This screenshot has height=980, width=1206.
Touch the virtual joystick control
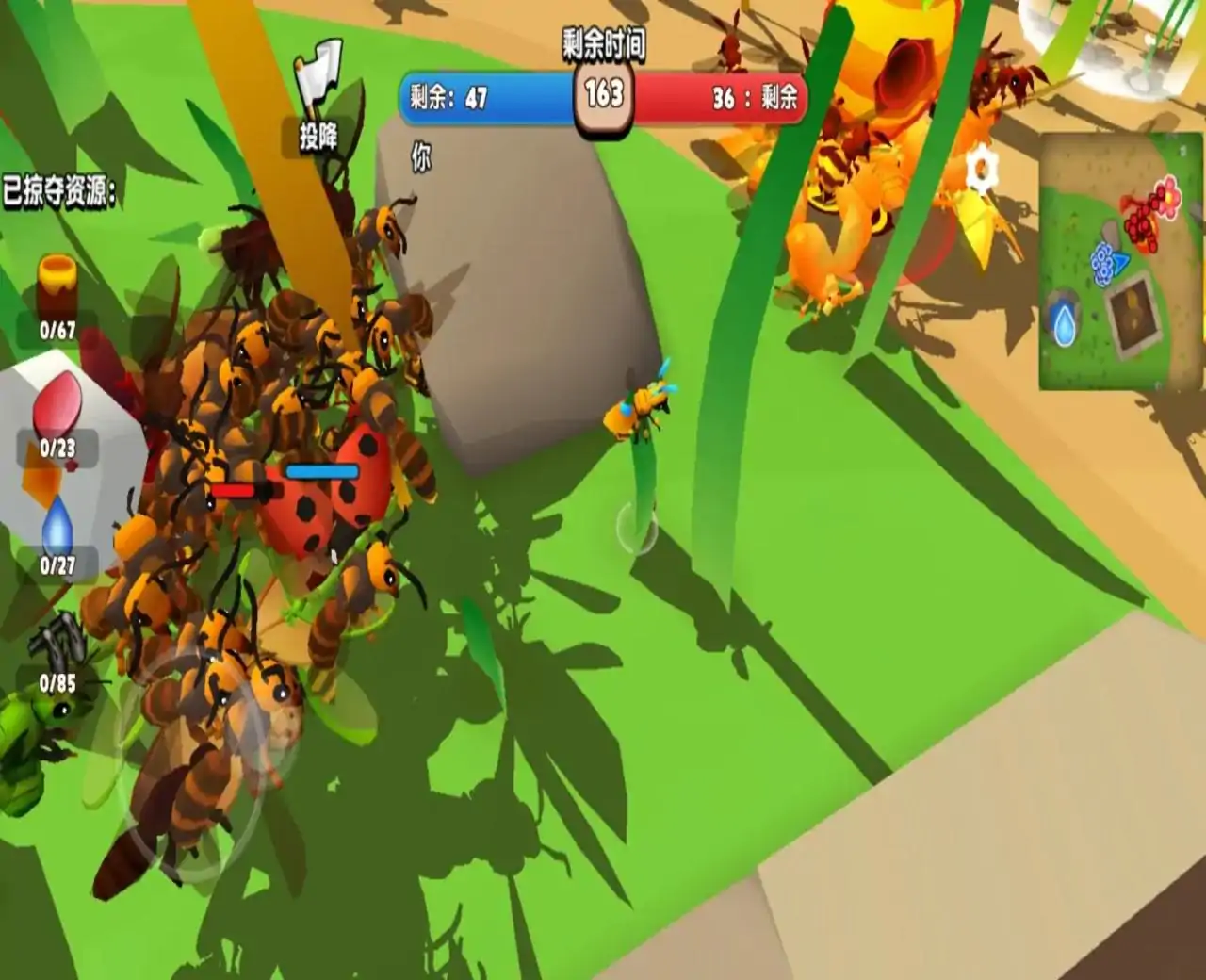pyautogui.click(x=195, y=763)
